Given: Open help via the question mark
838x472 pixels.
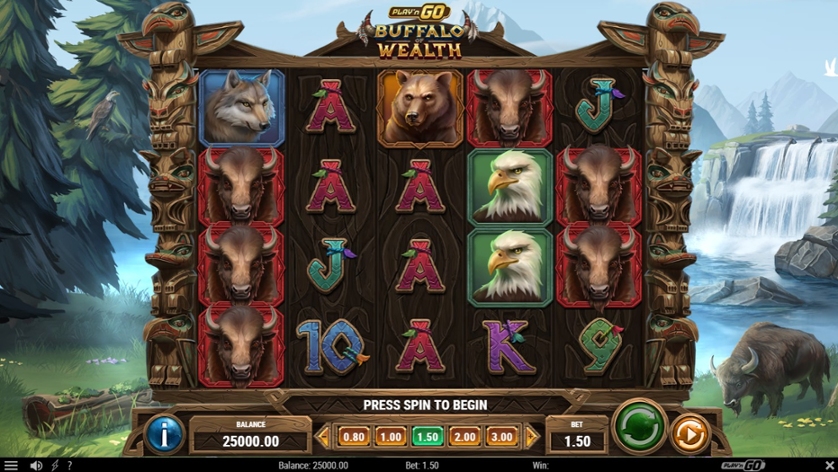Looking at the screenshot, I should coord(69,465).
